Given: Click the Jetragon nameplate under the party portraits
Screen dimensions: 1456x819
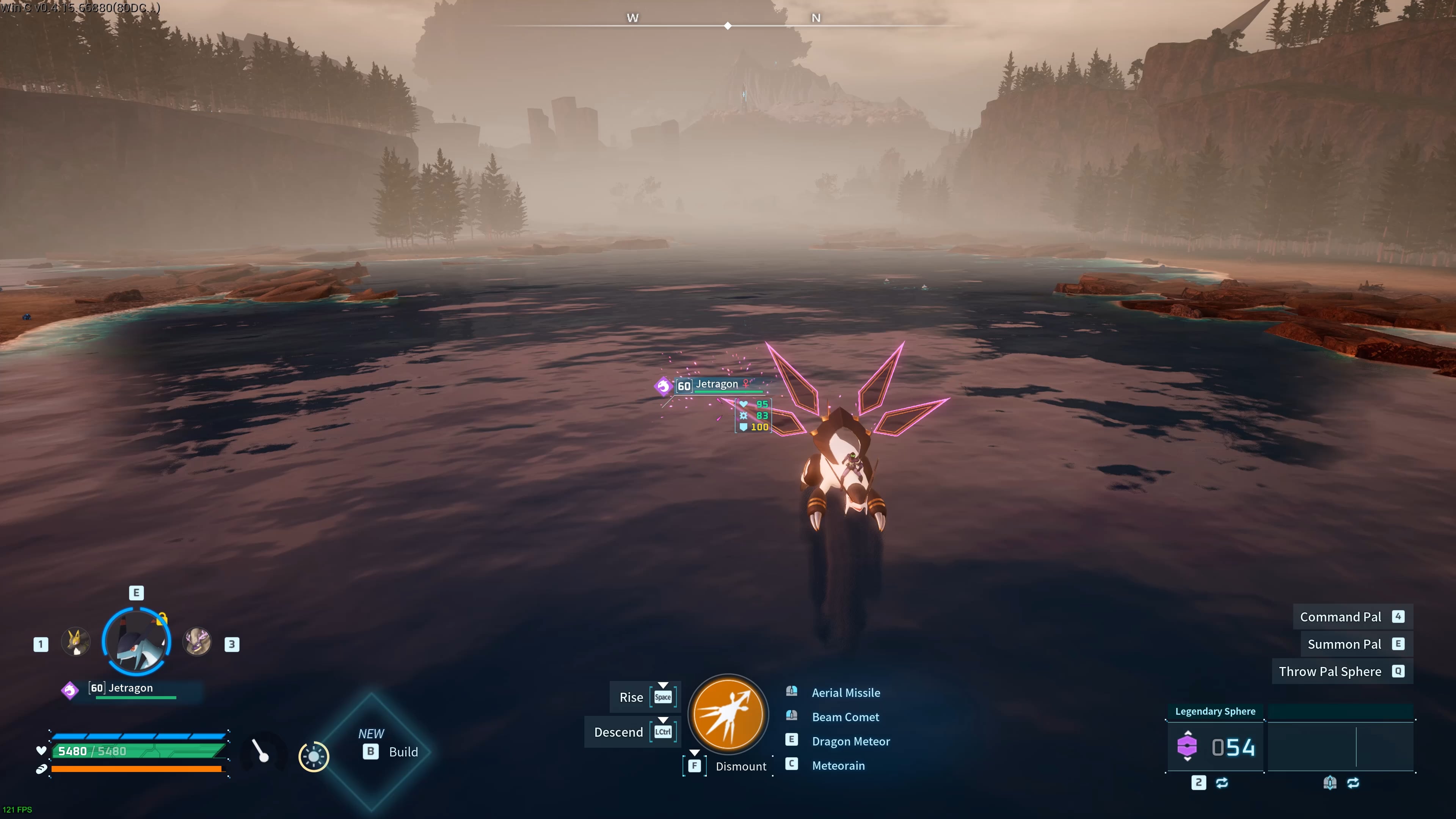Looking at the screenshot, I should tap(130, 689).
